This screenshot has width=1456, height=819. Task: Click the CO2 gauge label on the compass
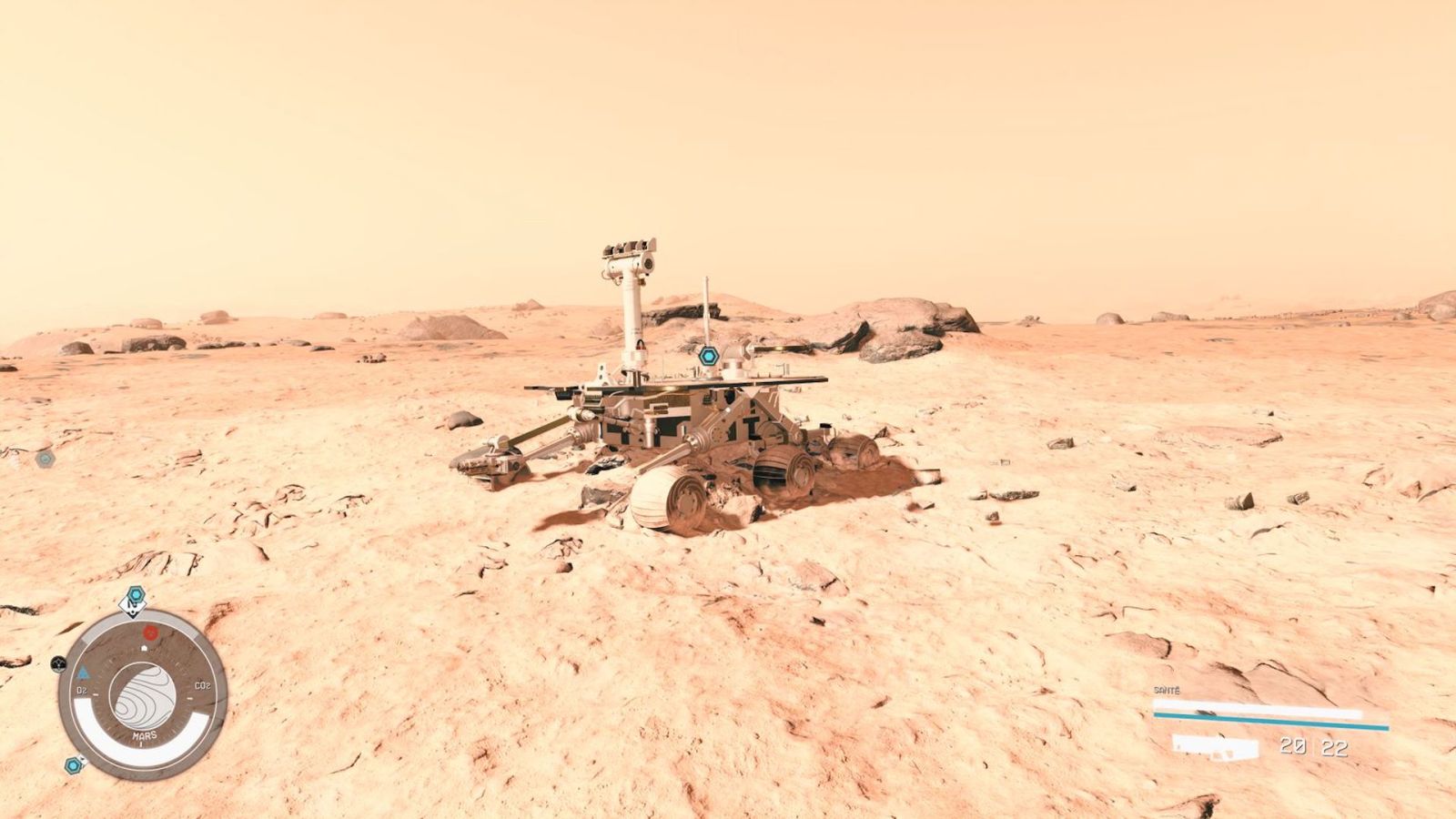click(x=201, y=685)
